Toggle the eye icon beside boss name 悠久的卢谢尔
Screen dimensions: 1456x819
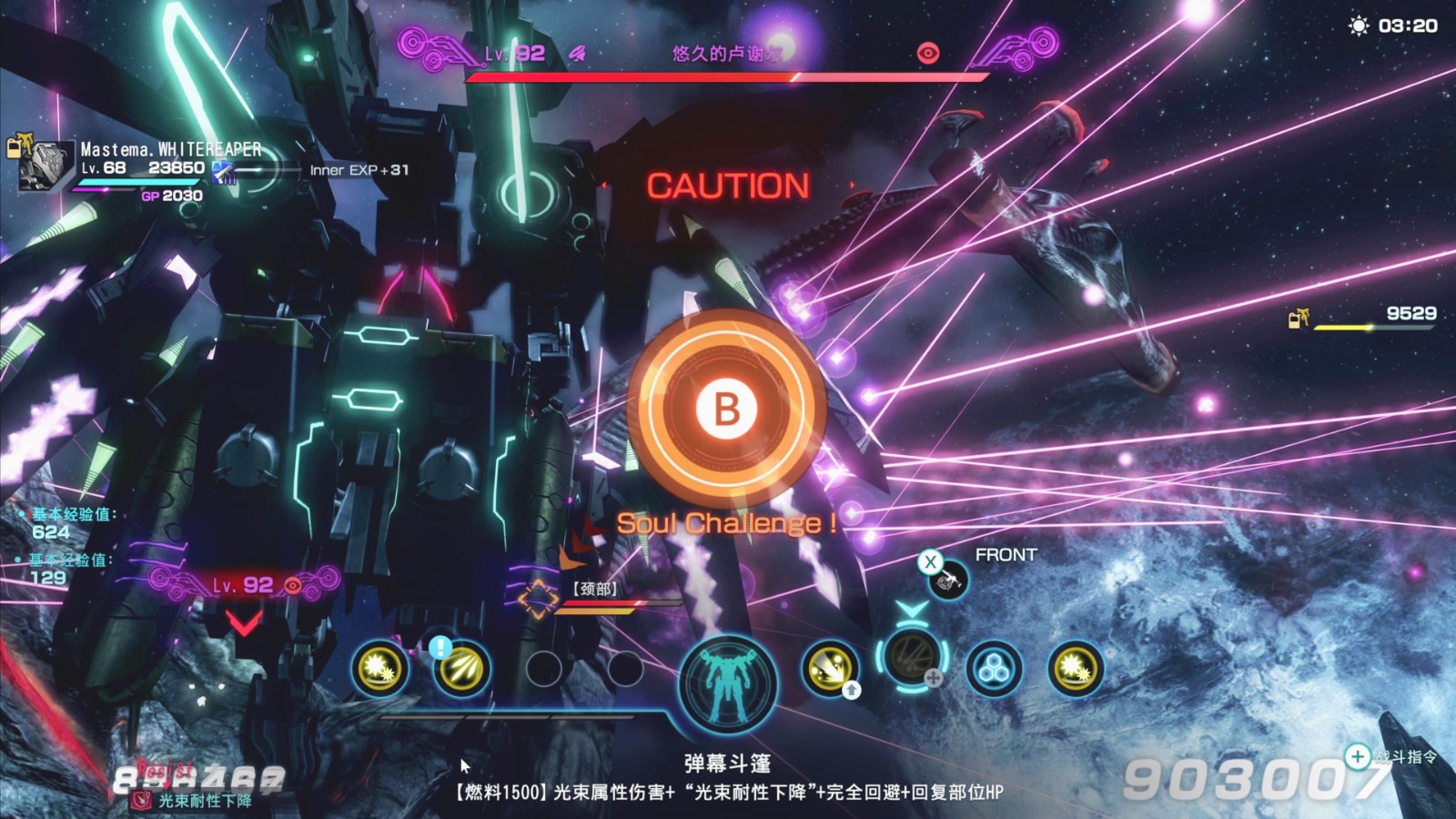927,53
